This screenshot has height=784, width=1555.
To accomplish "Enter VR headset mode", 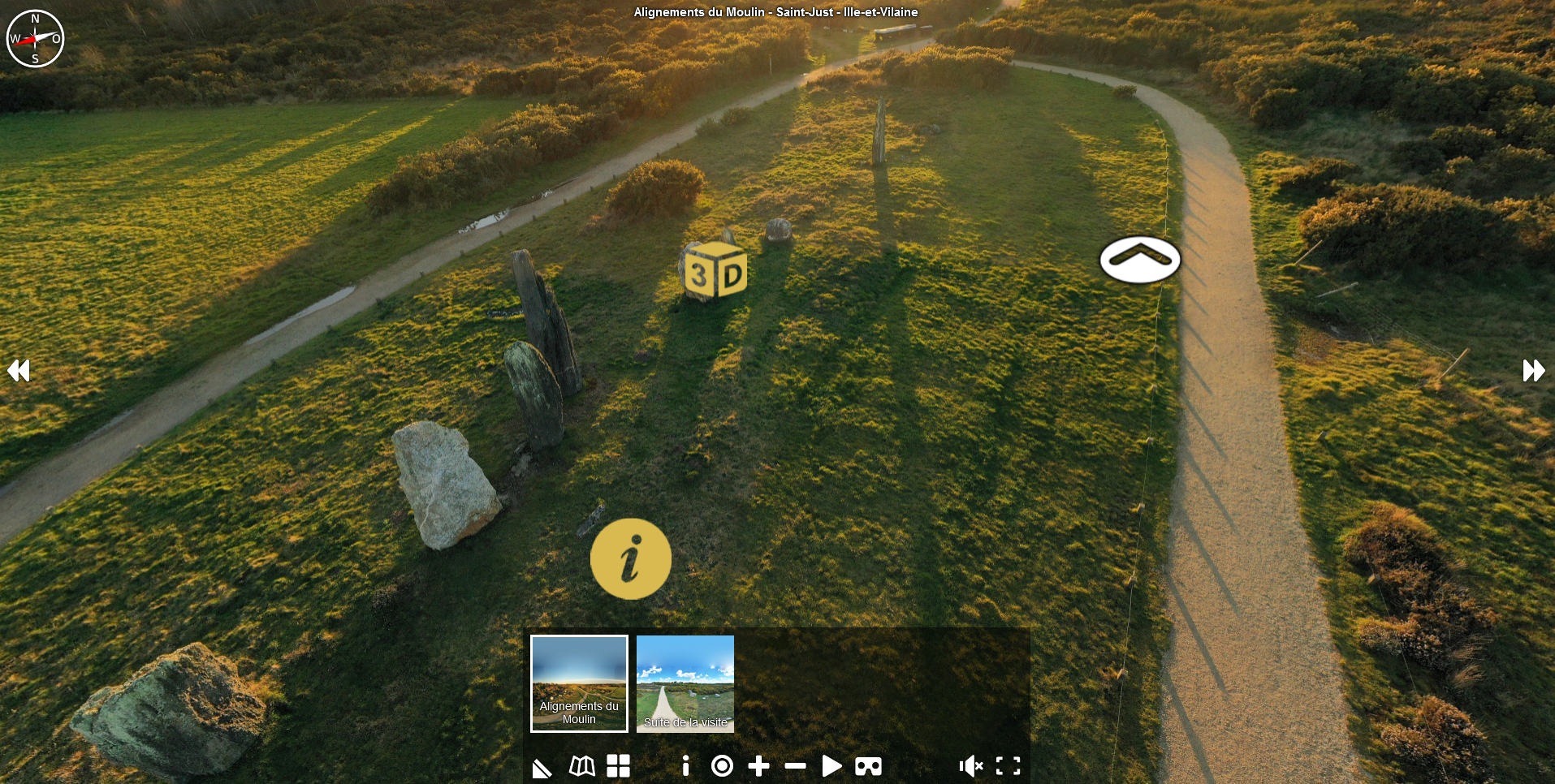I will click(868, 766).
